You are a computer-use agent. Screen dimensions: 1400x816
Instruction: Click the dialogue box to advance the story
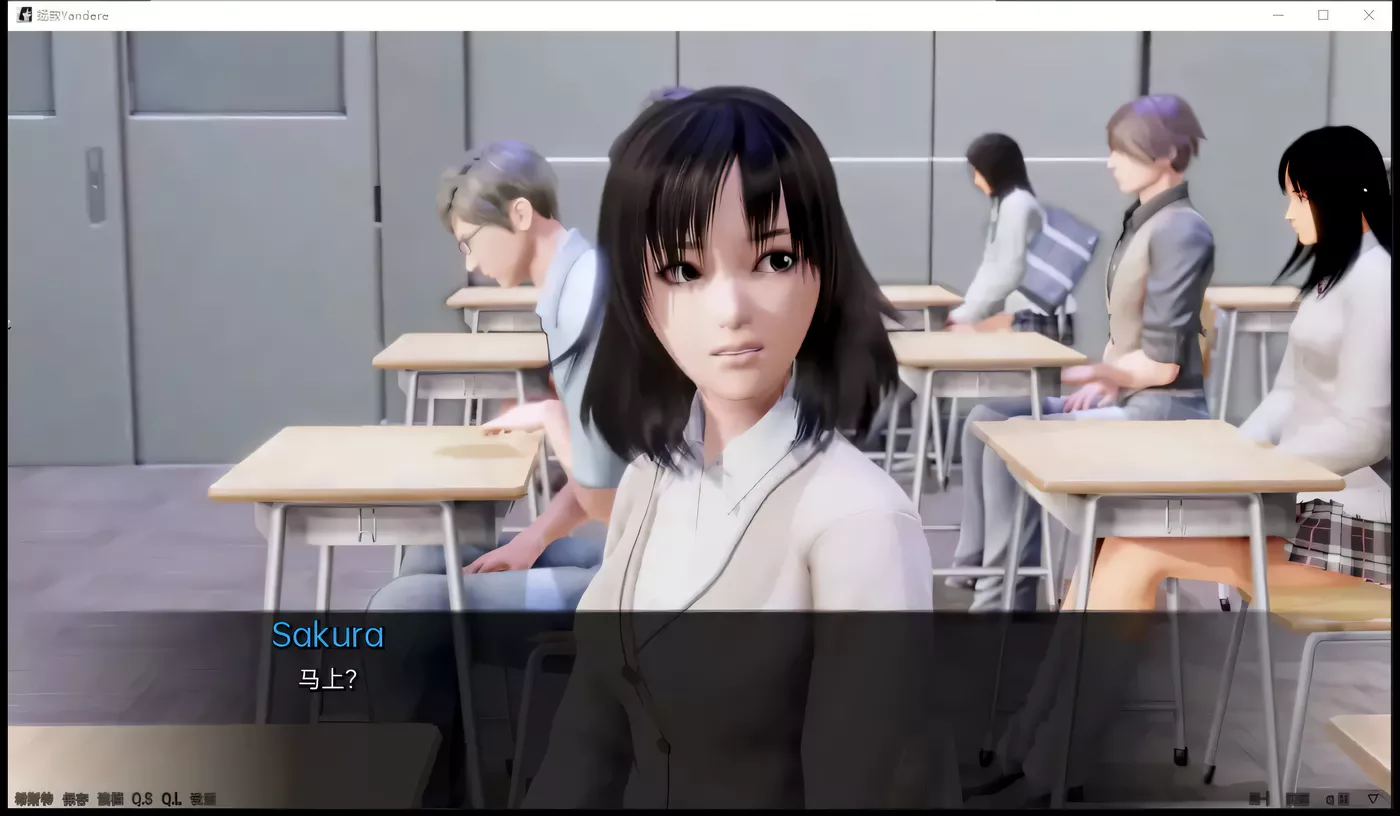pos(700,700)
